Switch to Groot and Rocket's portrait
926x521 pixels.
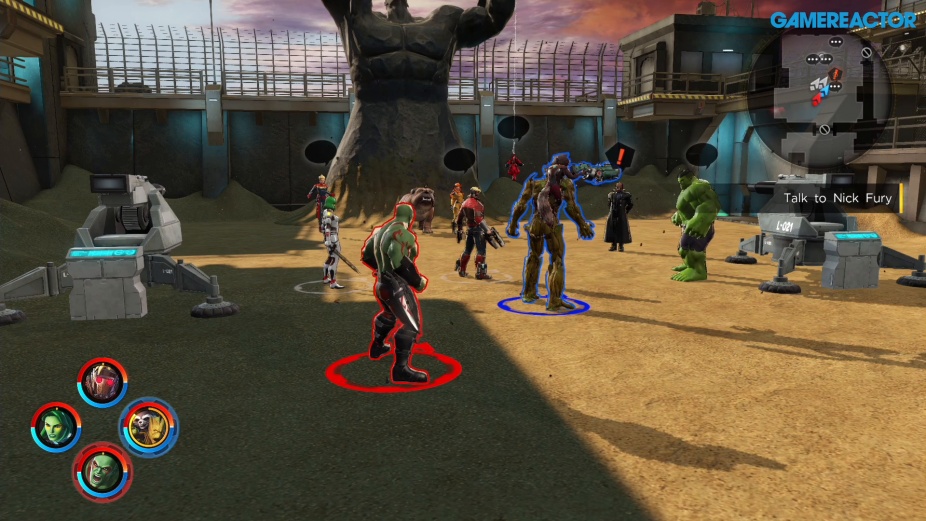point(149,427)
